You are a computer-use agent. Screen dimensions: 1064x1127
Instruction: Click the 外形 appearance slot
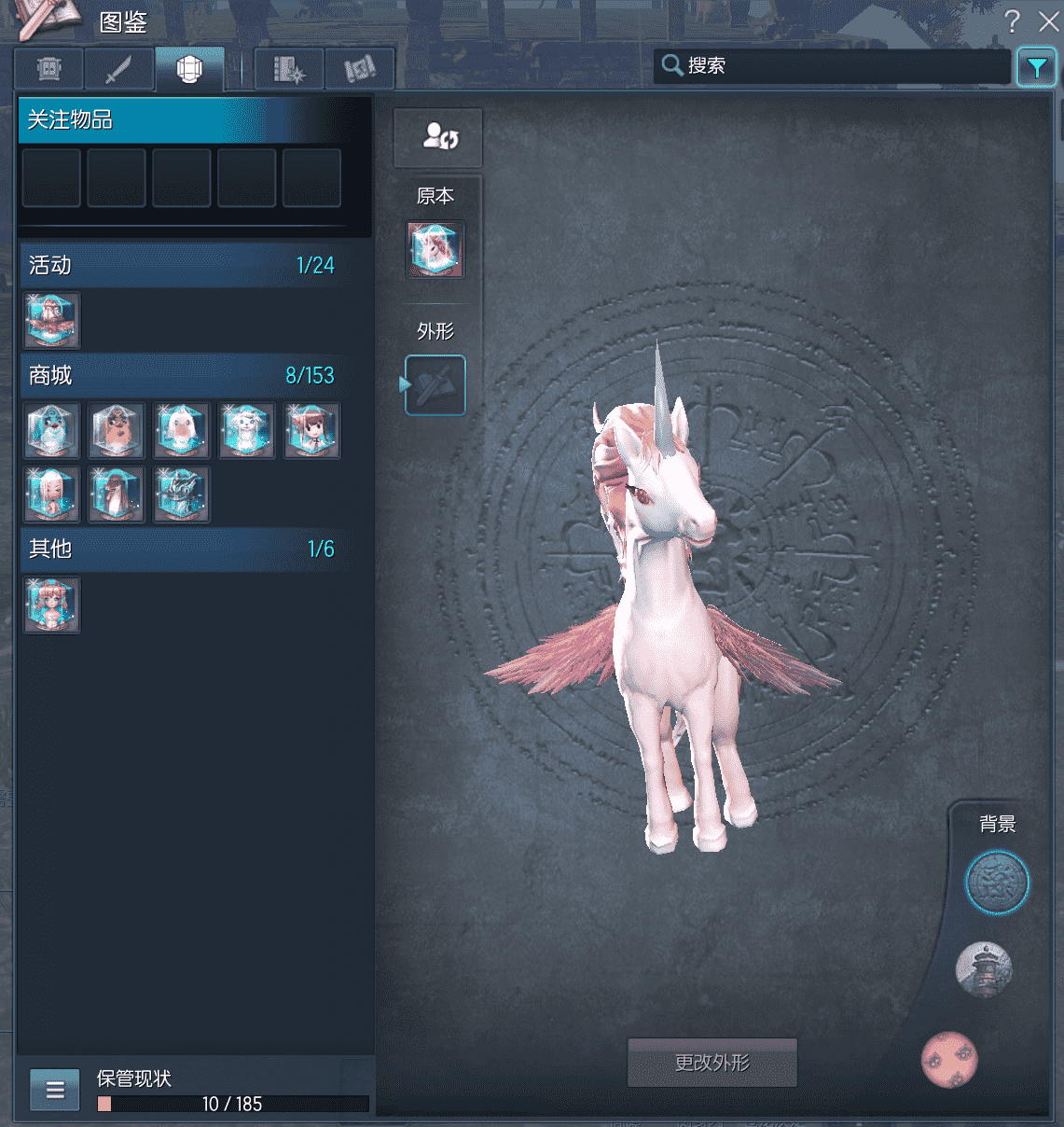tap(435, 384)
